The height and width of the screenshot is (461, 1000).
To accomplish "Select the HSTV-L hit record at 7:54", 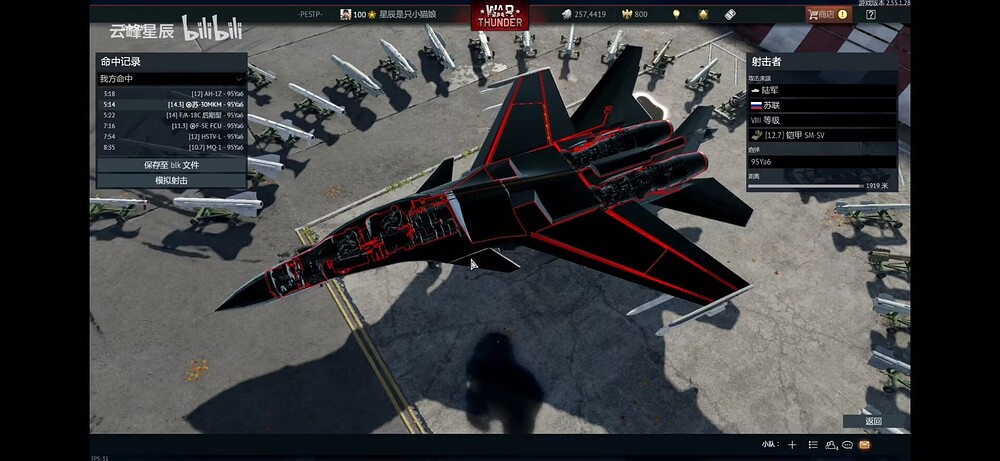I will coord(171,137).
